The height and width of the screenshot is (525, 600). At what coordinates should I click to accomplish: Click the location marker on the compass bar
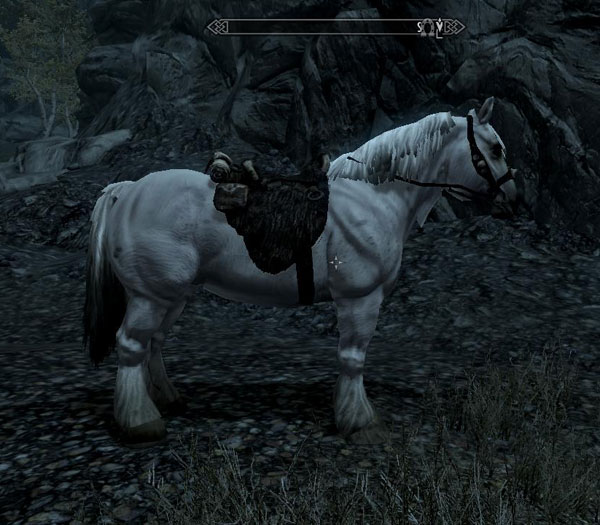tap(426, 26)
